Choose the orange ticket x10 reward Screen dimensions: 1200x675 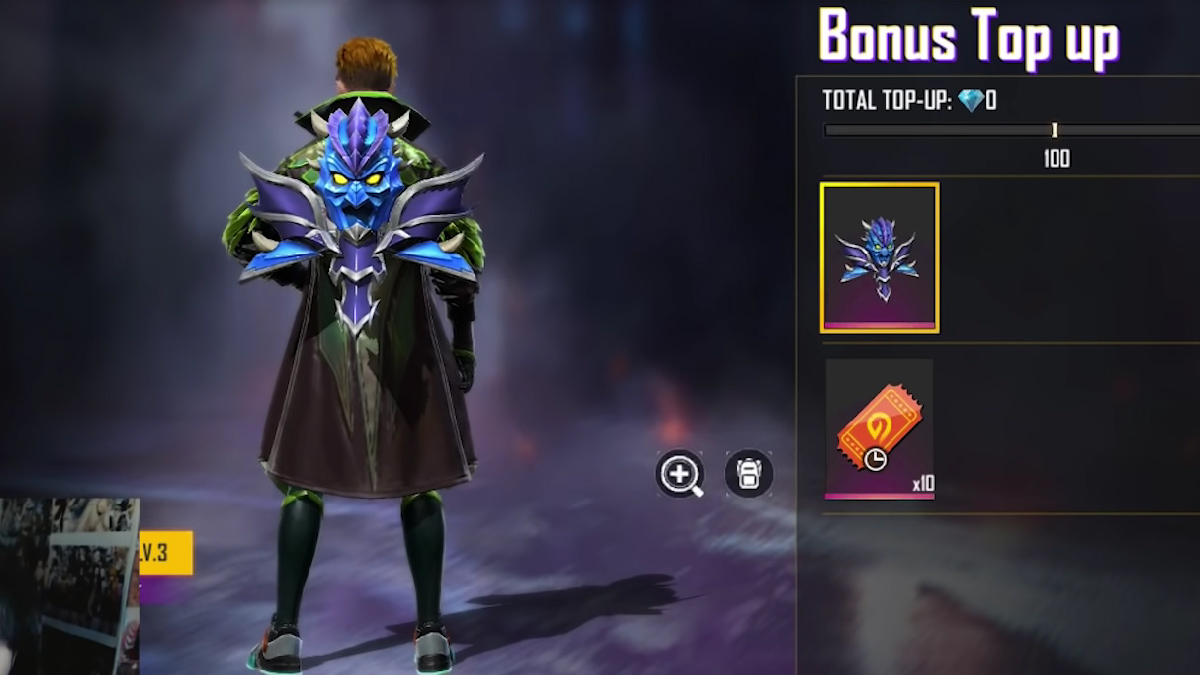[879, 429]
